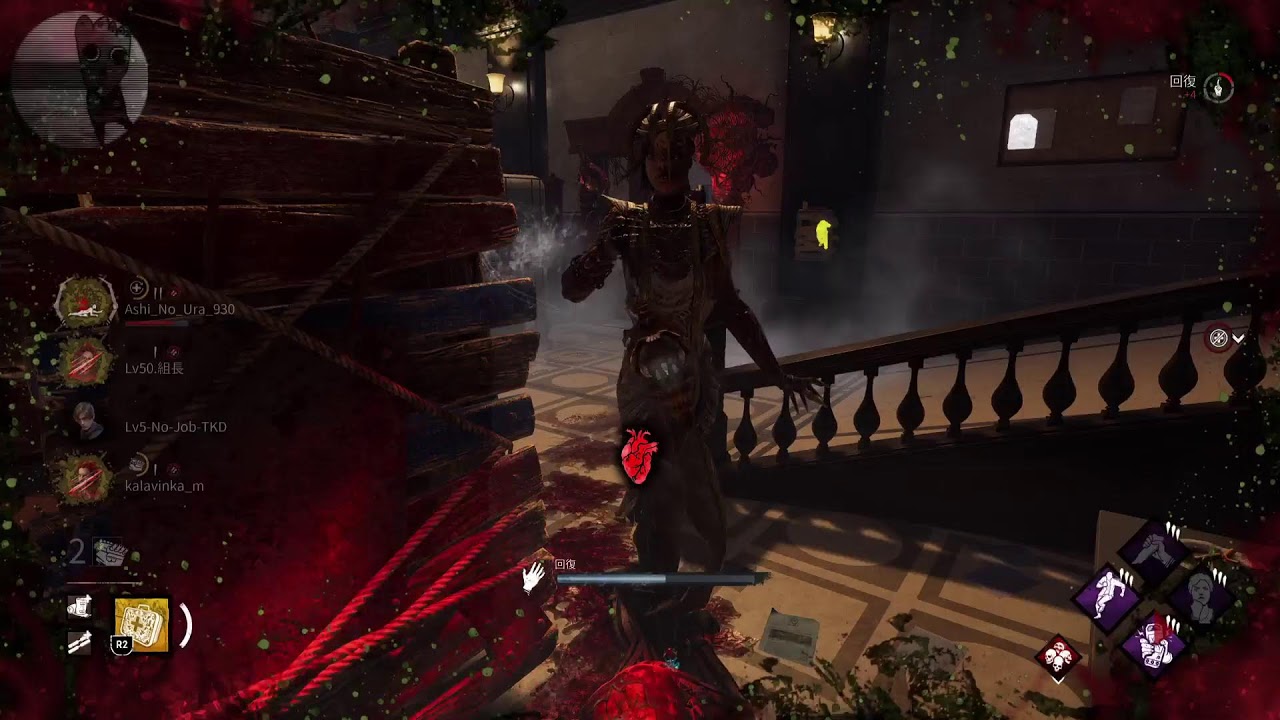
Task: Select kalavinka_m's survivor status portrait
Action: click(x=86, y=478)
